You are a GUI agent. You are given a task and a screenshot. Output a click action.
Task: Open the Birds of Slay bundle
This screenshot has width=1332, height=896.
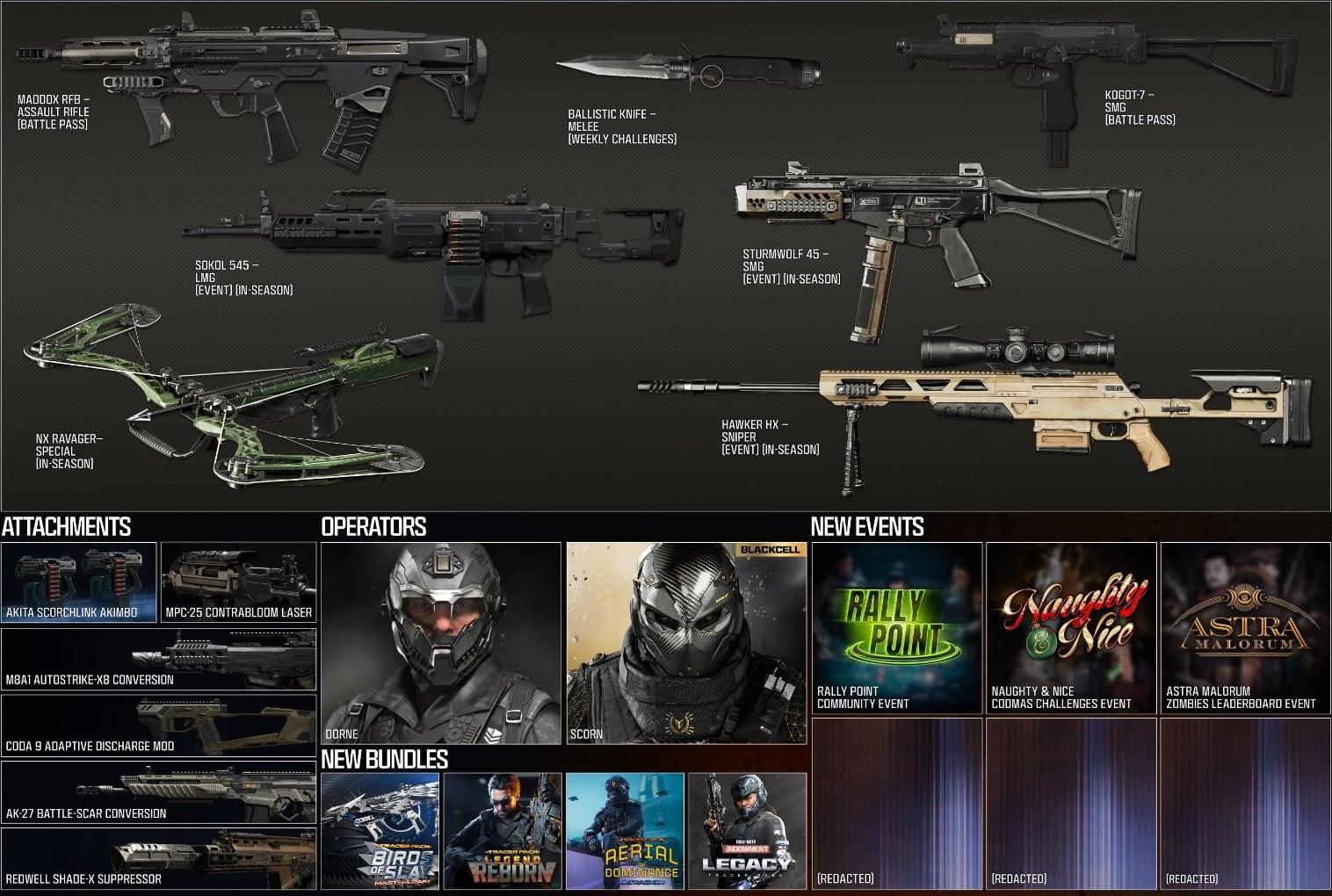[x=380, y=831]
